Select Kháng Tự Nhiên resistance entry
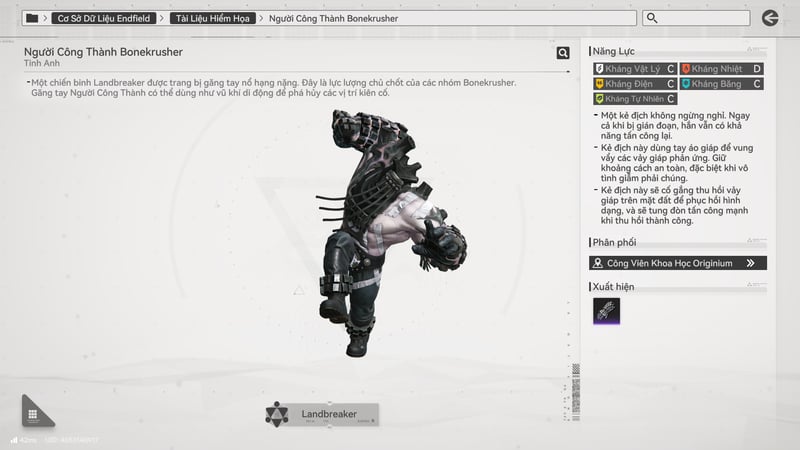 click(634, 99)
